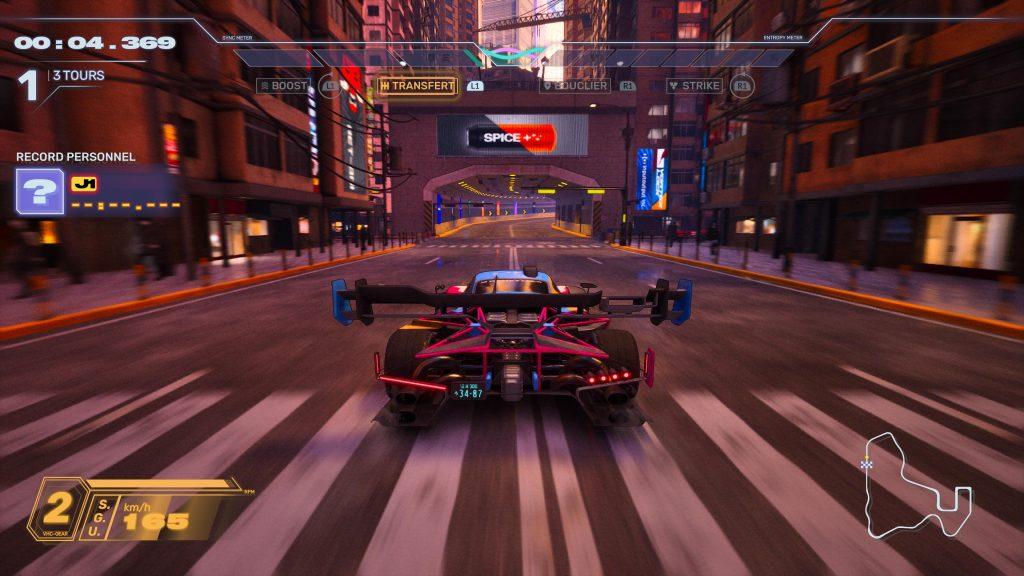
Task: Open the question mark record personnel icon
Action: [40, 192]
